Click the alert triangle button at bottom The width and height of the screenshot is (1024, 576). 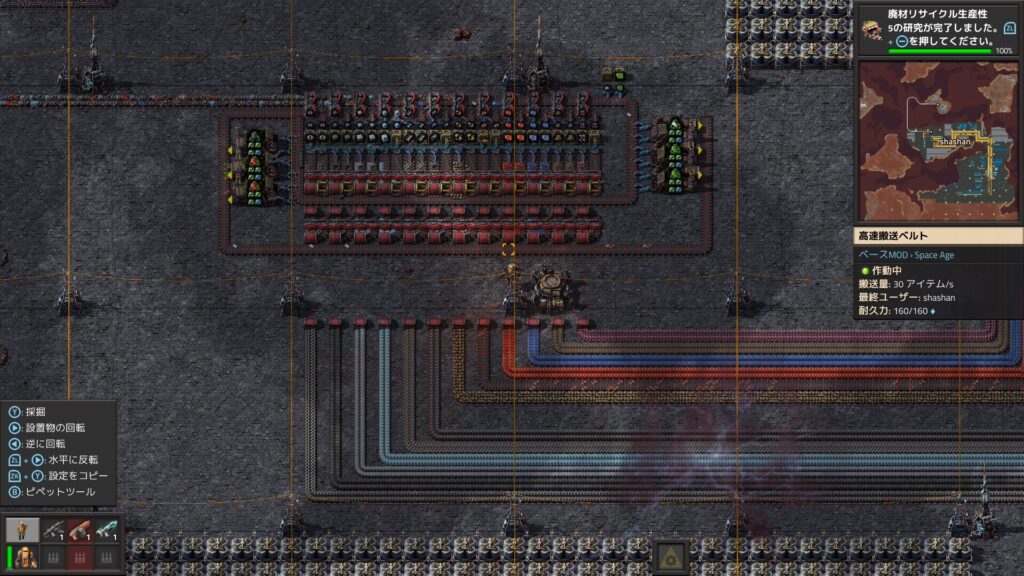pyautogui.click(x=671, y=556)
